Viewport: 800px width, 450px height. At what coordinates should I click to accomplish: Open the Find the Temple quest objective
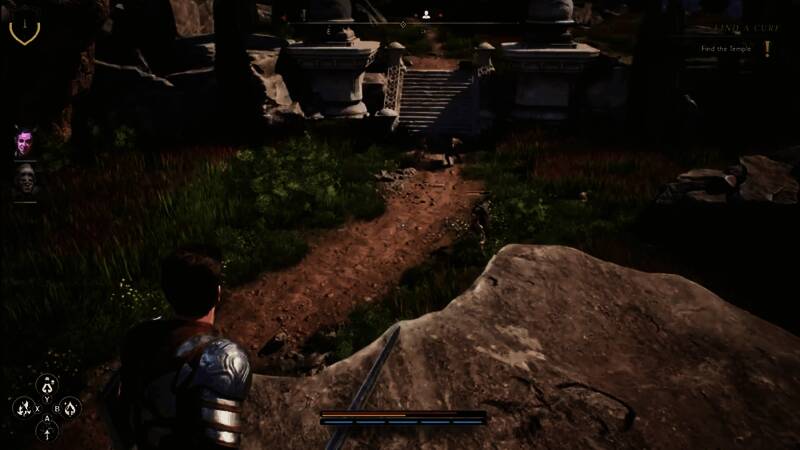(x=727, y=48)
